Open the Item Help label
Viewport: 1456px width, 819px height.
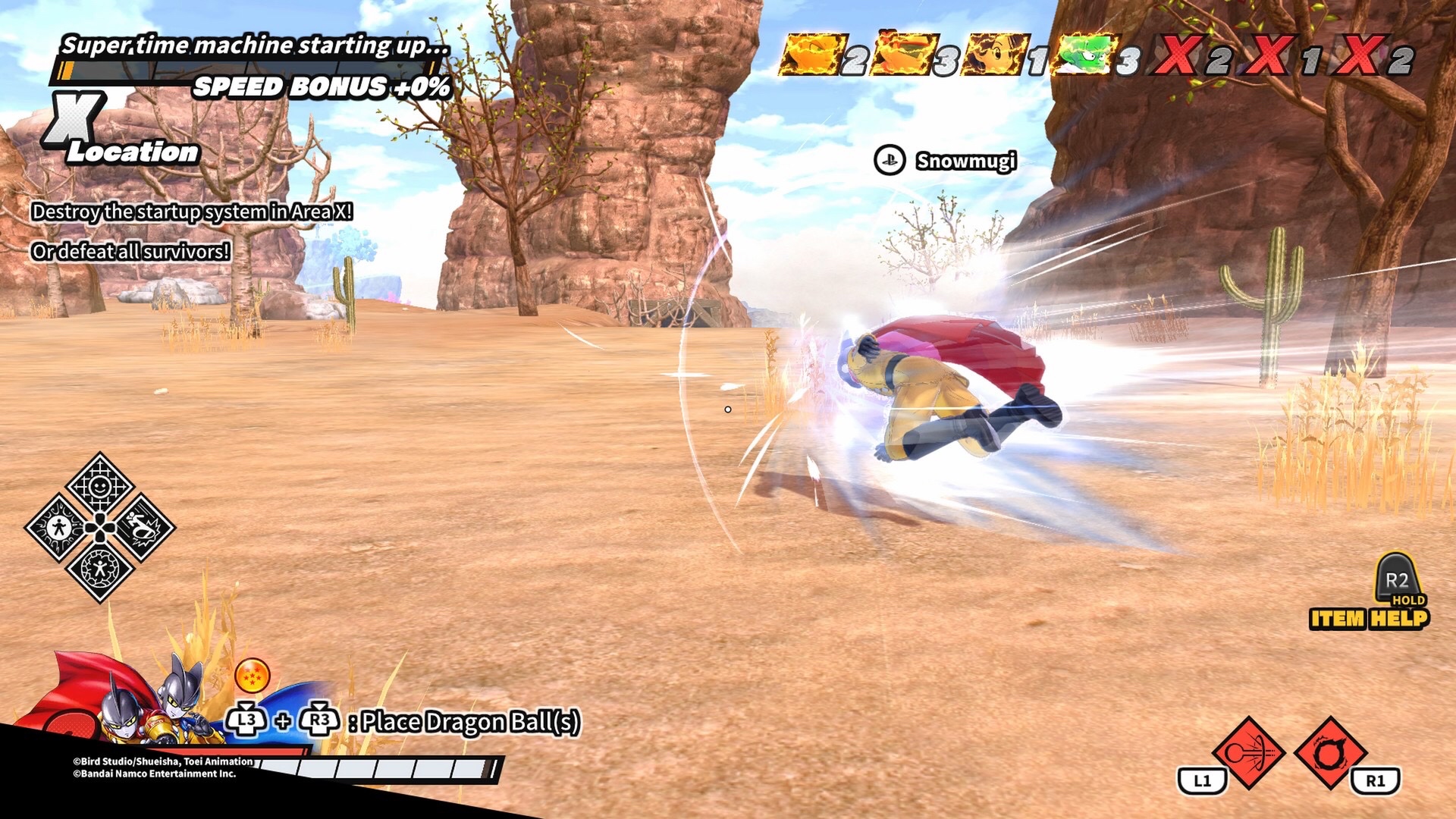tap(1369, 619)
